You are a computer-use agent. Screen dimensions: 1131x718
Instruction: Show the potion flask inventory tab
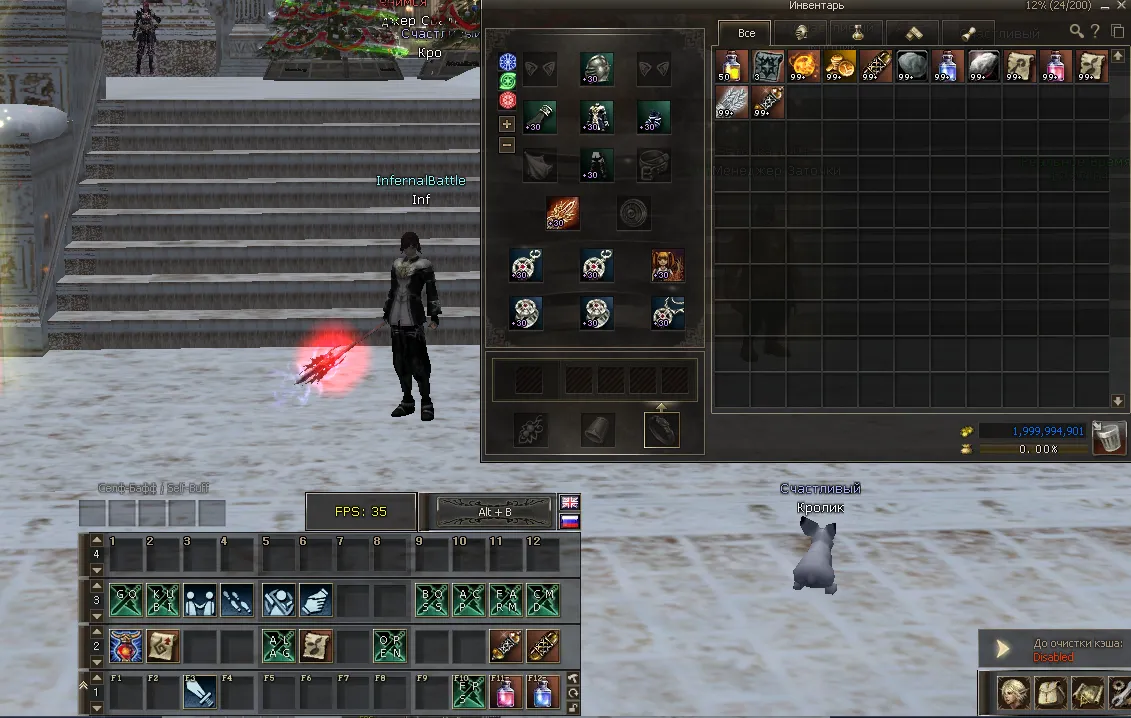tap(856, 33)
